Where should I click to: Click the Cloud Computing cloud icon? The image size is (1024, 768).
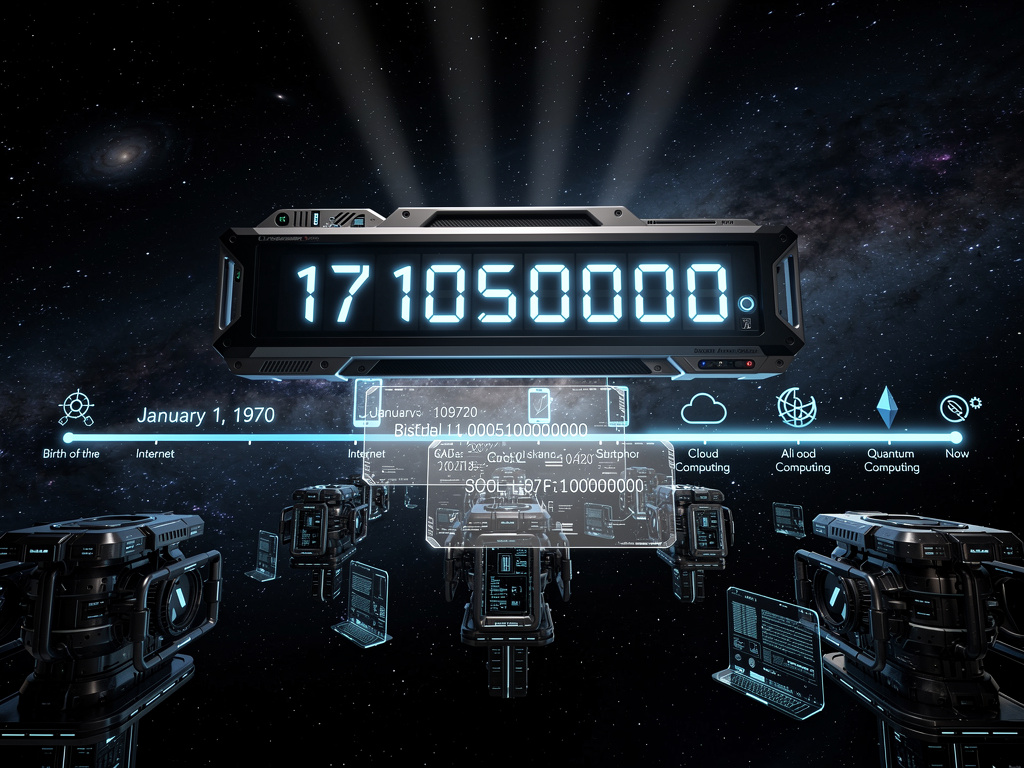point(702,408)
